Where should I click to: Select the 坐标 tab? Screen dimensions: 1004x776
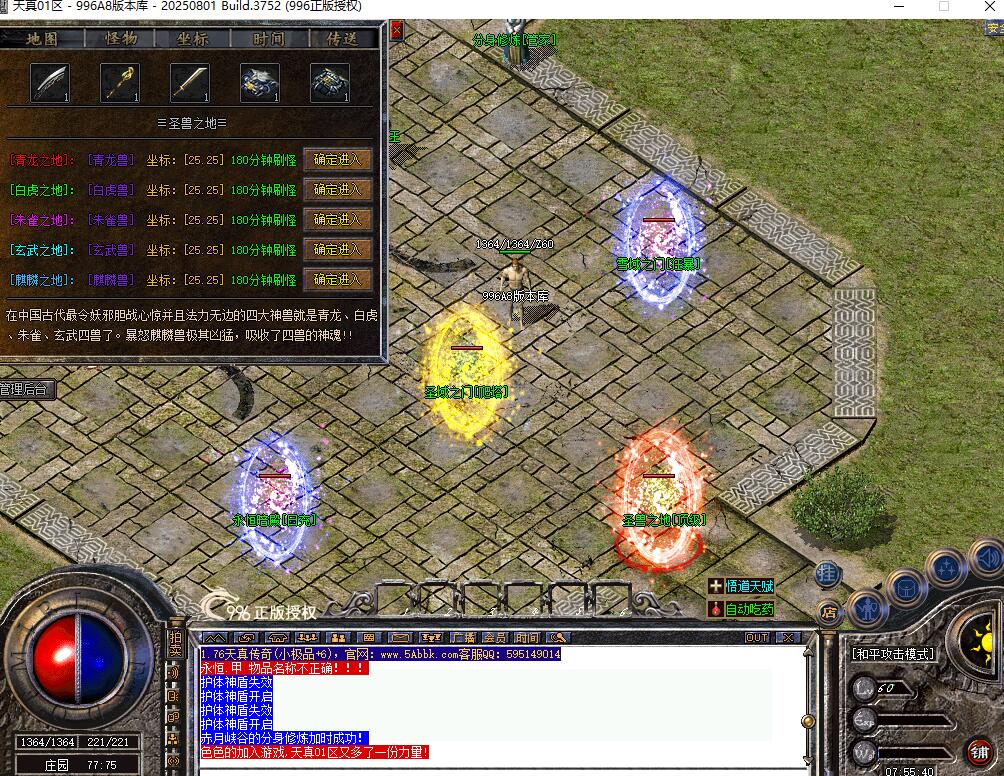coord(193,39)
